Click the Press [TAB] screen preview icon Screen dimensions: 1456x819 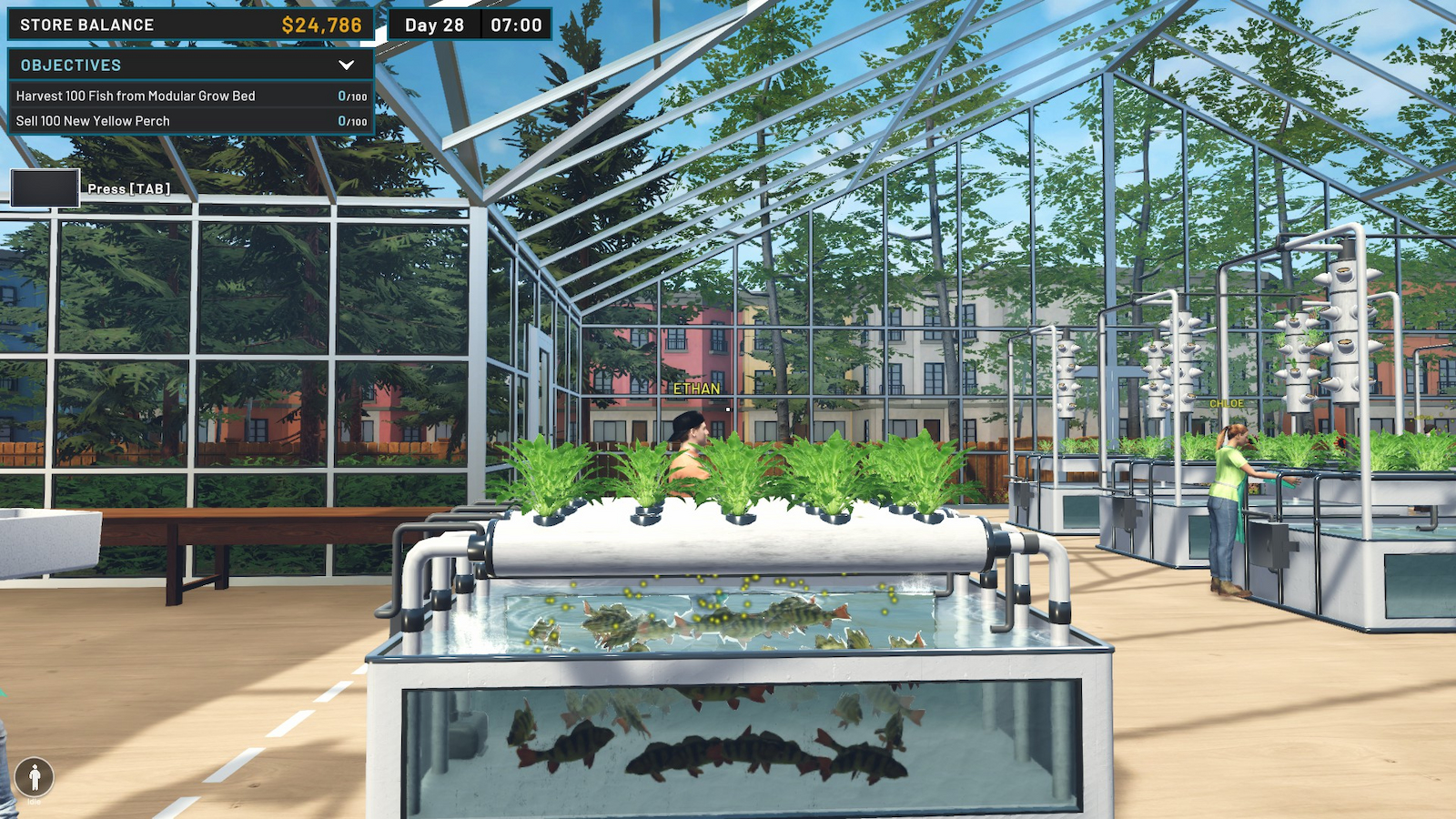pyautogui.click(x=44, y=187)
